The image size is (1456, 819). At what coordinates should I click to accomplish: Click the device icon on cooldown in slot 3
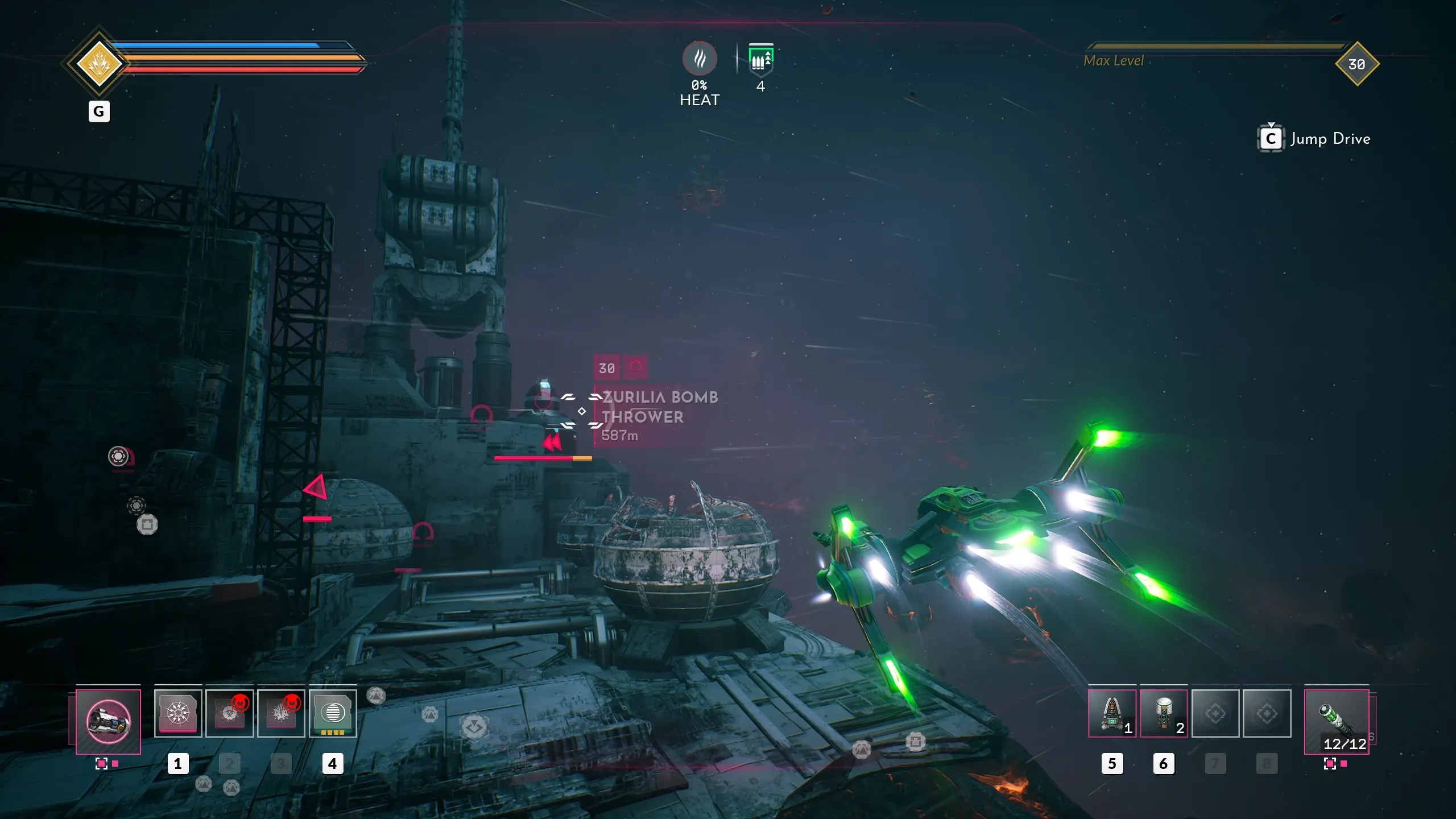click(281, 712)
